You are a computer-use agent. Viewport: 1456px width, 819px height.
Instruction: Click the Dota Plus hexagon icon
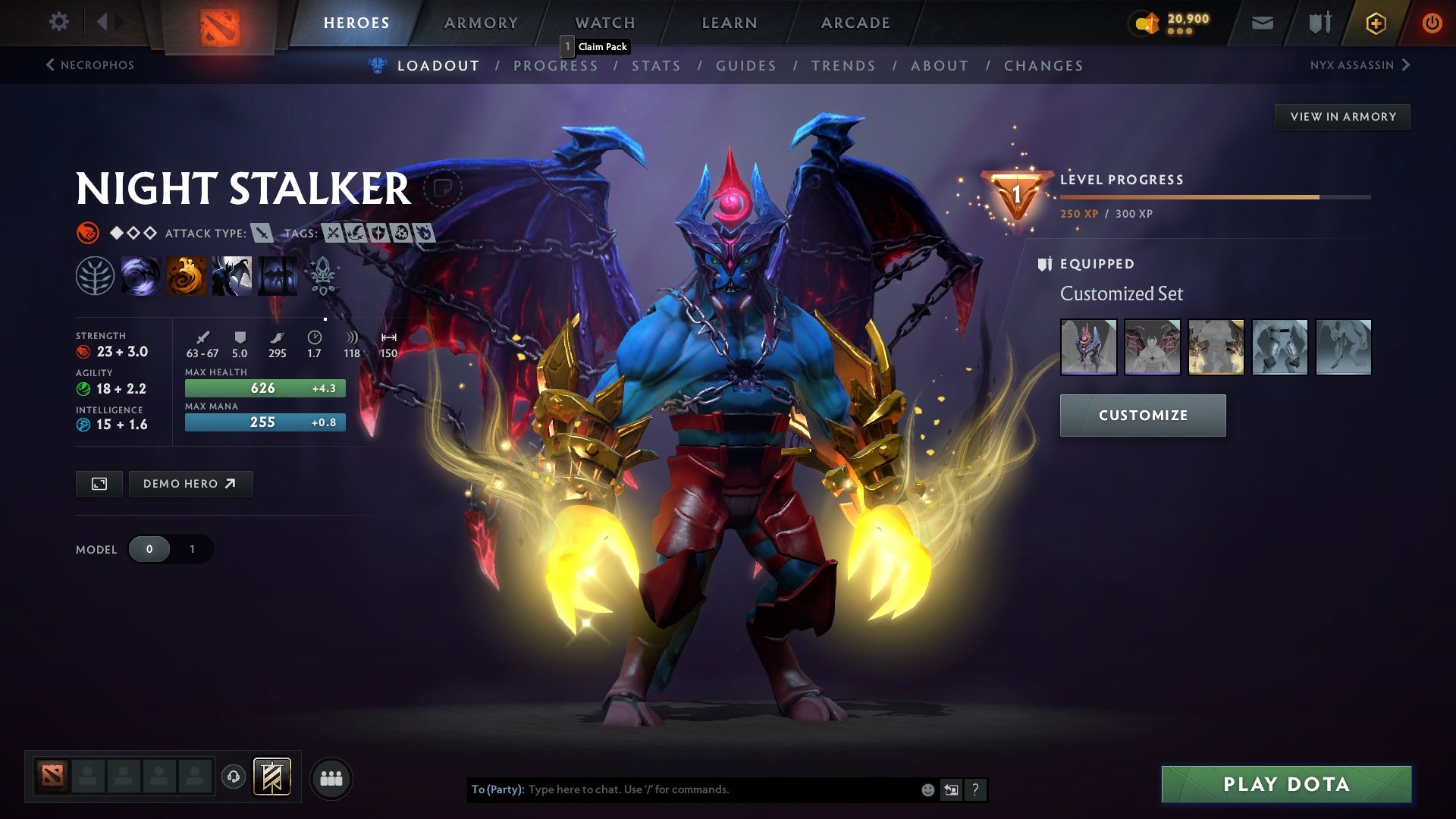(x=1375, y=23)
